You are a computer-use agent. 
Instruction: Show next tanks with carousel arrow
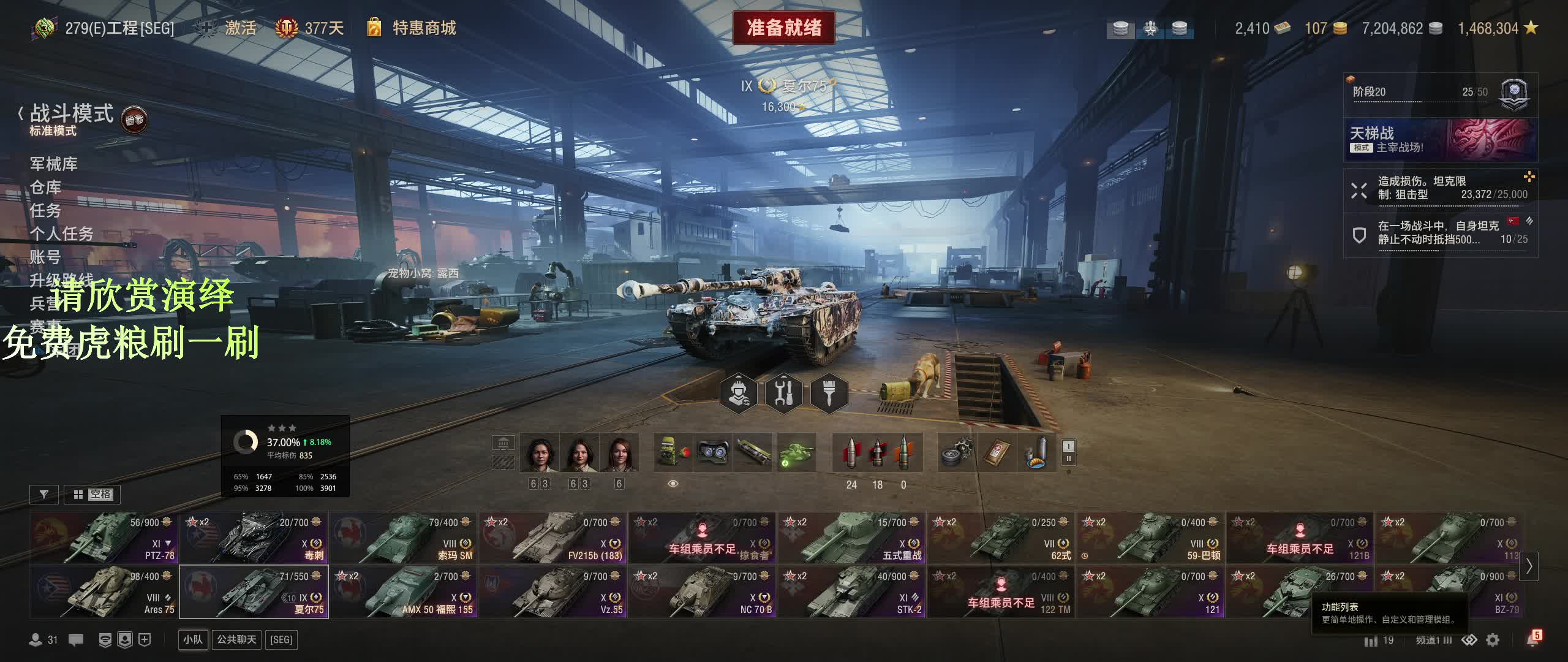pos(1529,566)
